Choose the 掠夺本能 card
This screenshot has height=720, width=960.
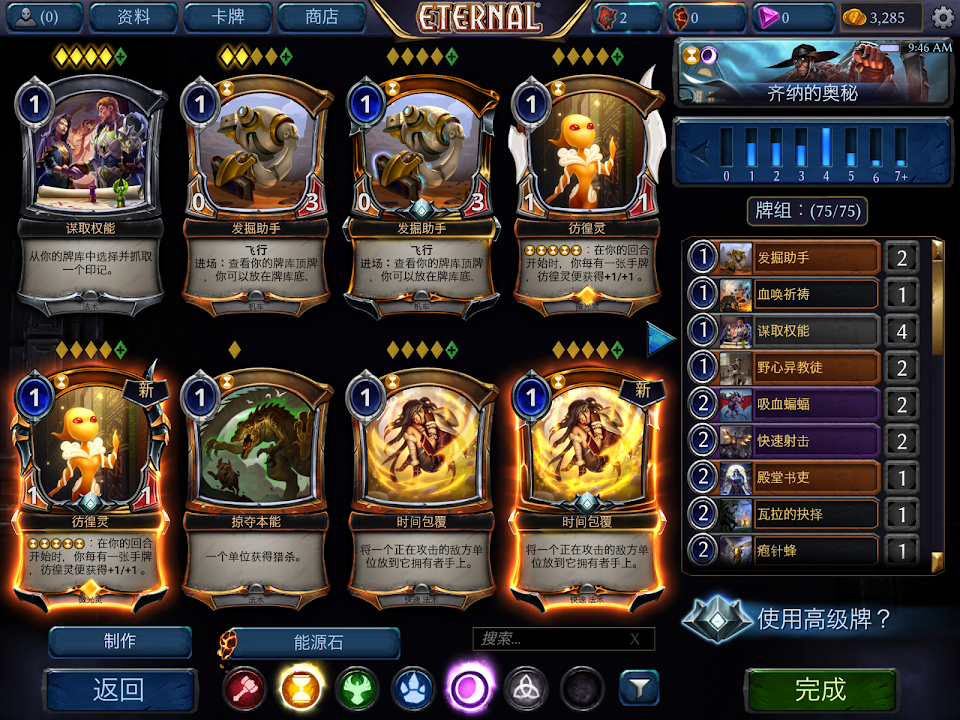coord(258,480)
